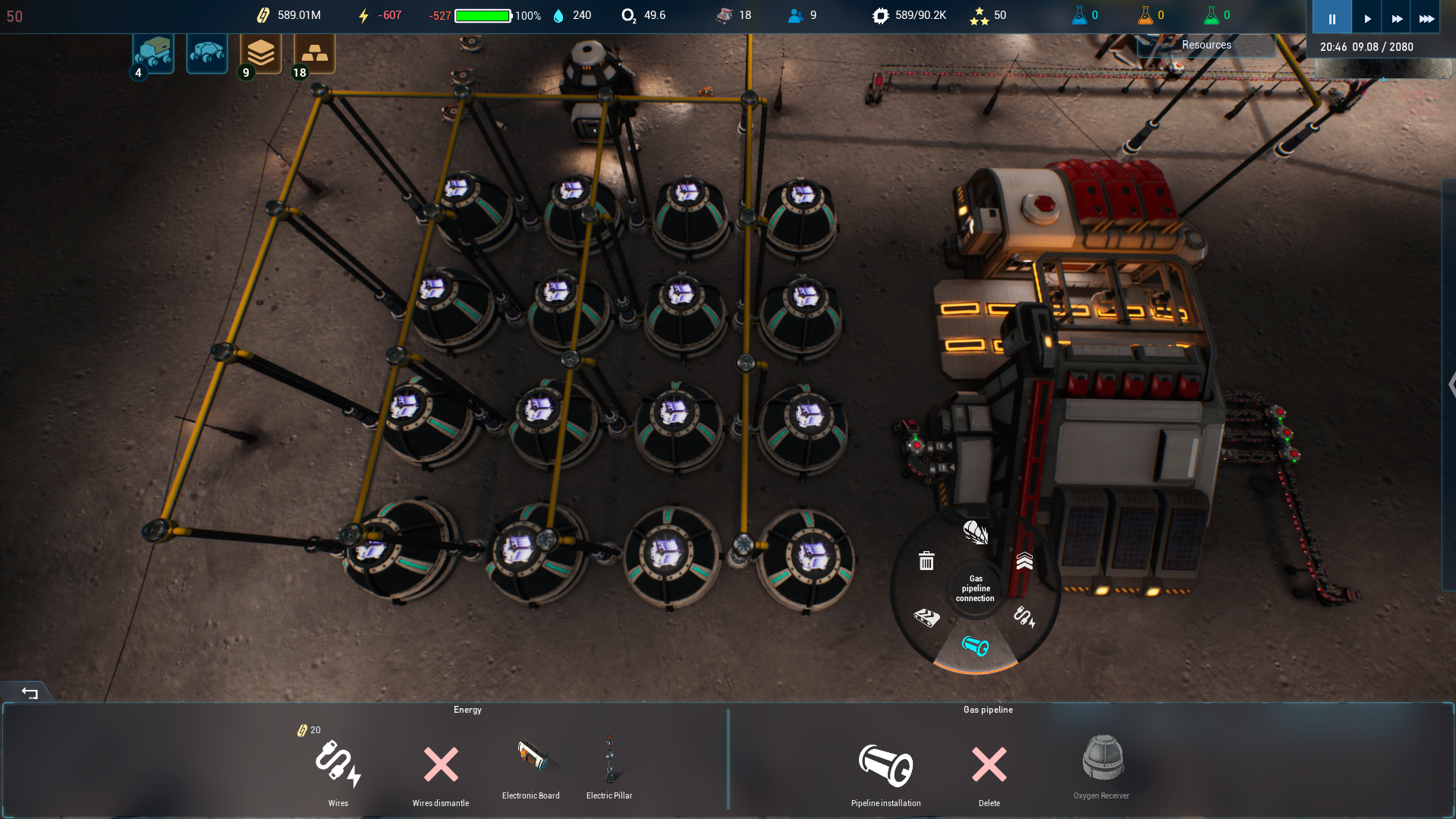This screenshot has width=1456, height=819.
Task: Select the rover without cargo icon
Action: tap(206, 53)
